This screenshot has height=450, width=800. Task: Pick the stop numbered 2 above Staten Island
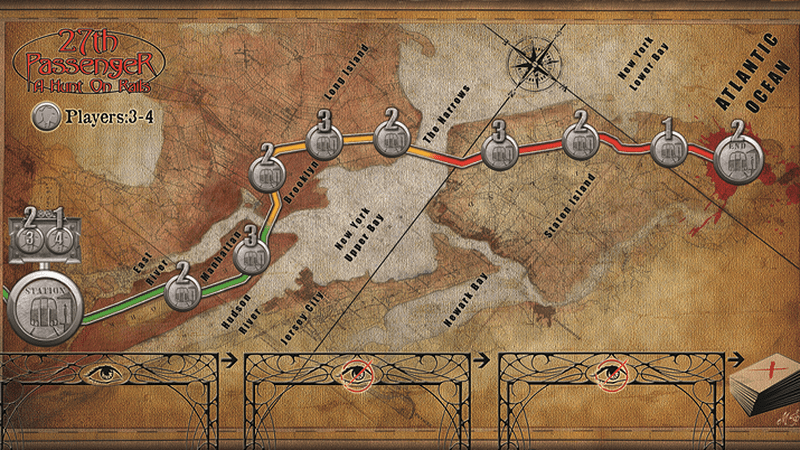click(x=579, y=136)
